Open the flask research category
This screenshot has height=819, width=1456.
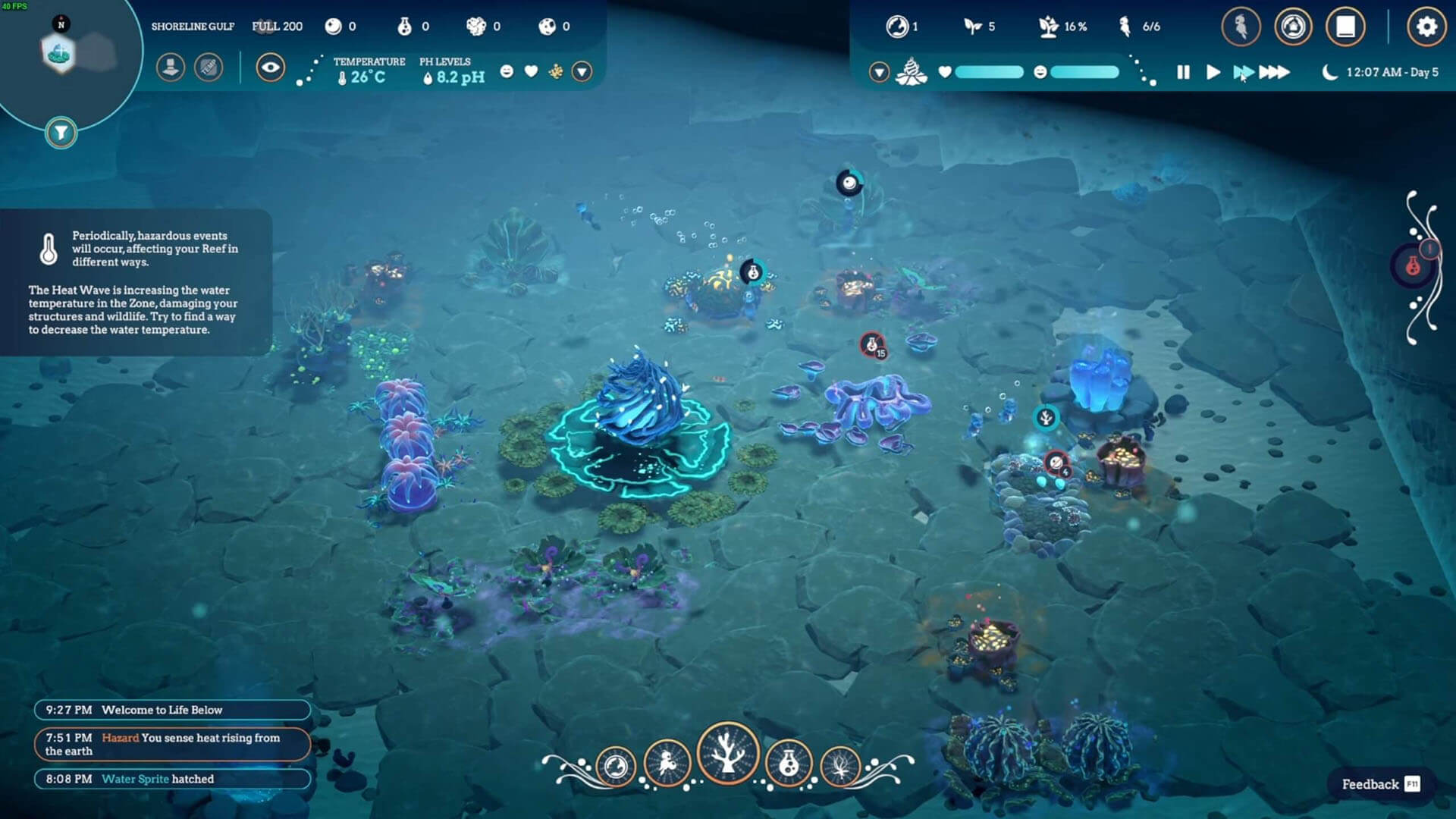coord(789,764)
